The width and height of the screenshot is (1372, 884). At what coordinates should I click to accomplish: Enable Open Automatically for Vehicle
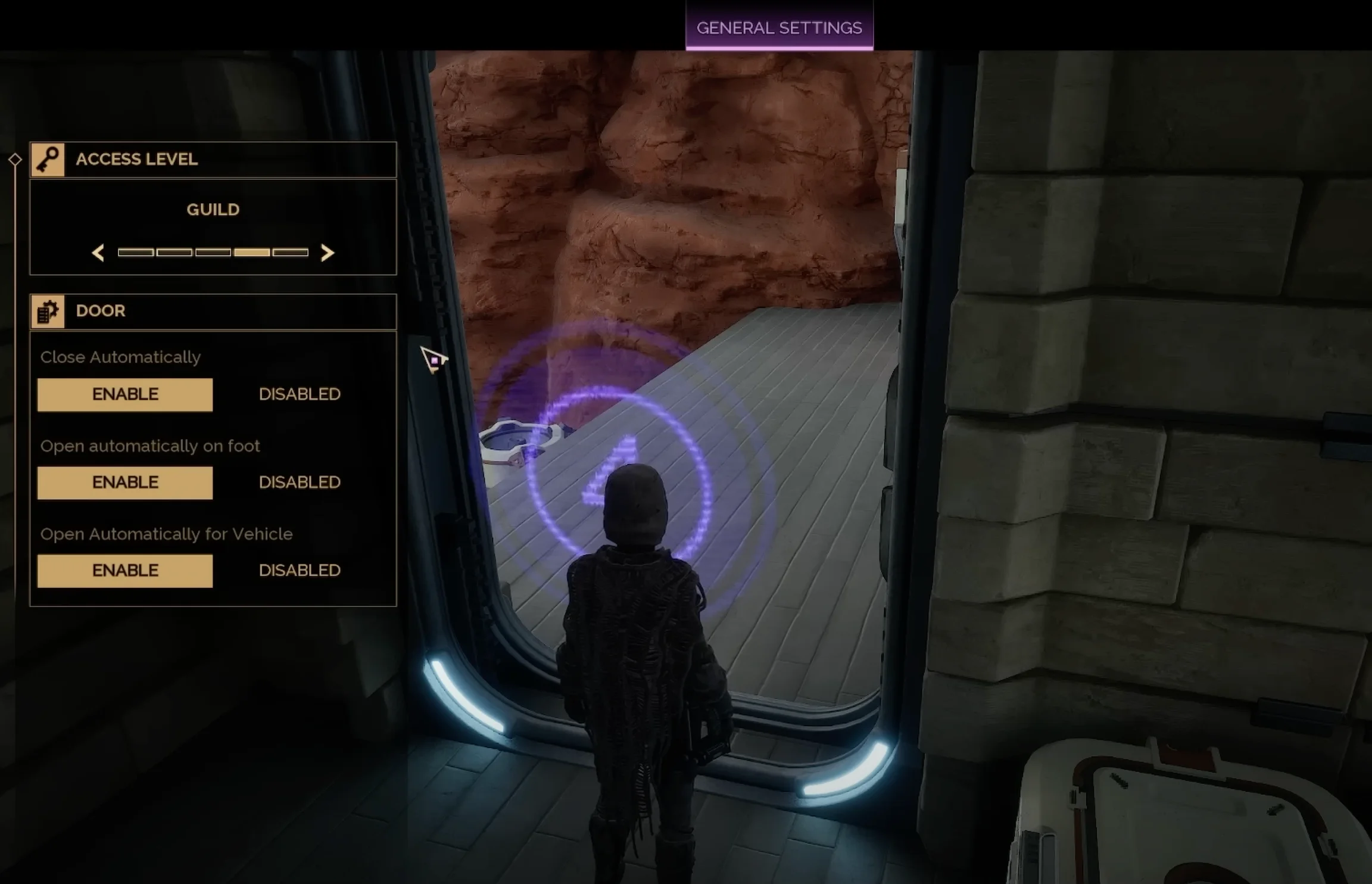pos(125,571)
